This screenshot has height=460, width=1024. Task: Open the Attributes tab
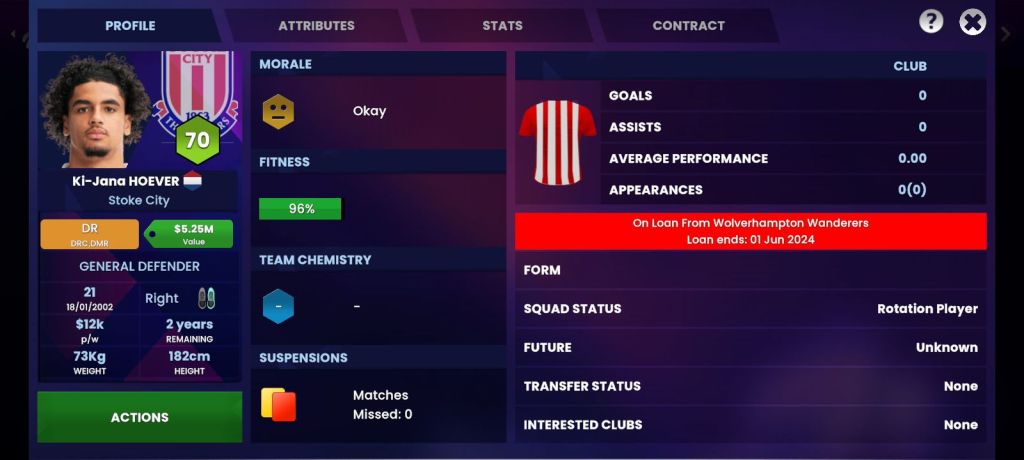(316, 26)
